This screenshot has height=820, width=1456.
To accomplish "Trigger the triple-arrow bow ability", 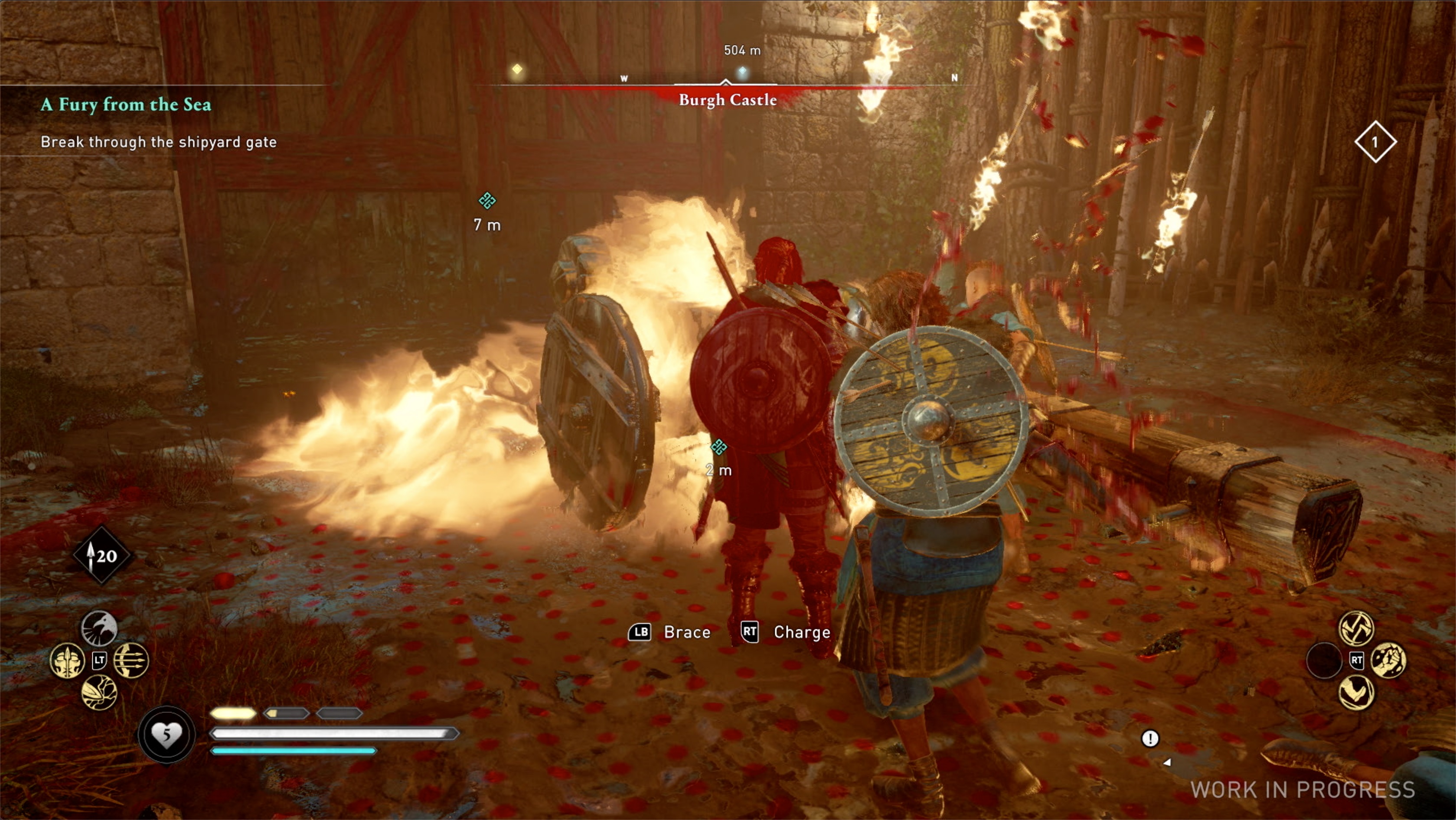I will pos(131,660).
